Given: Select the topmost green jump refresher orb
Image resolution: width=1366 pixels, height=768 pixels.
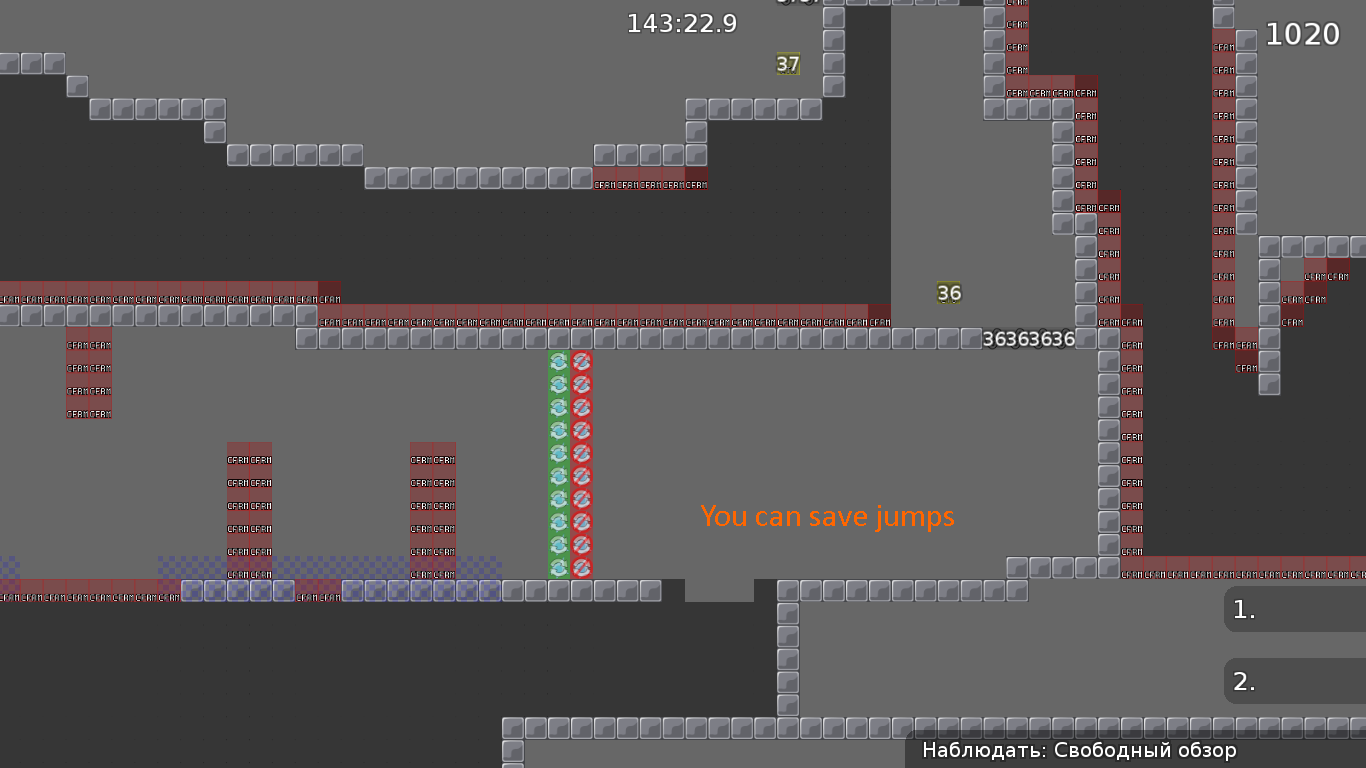Looking at the screenshot, I should point(558,363).
